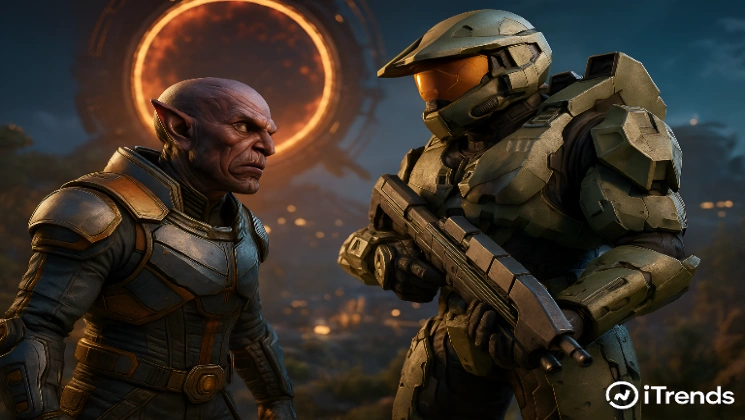Click the iTrends logo watermark
Screen dimensions: 745x420
tap(669, 395)
